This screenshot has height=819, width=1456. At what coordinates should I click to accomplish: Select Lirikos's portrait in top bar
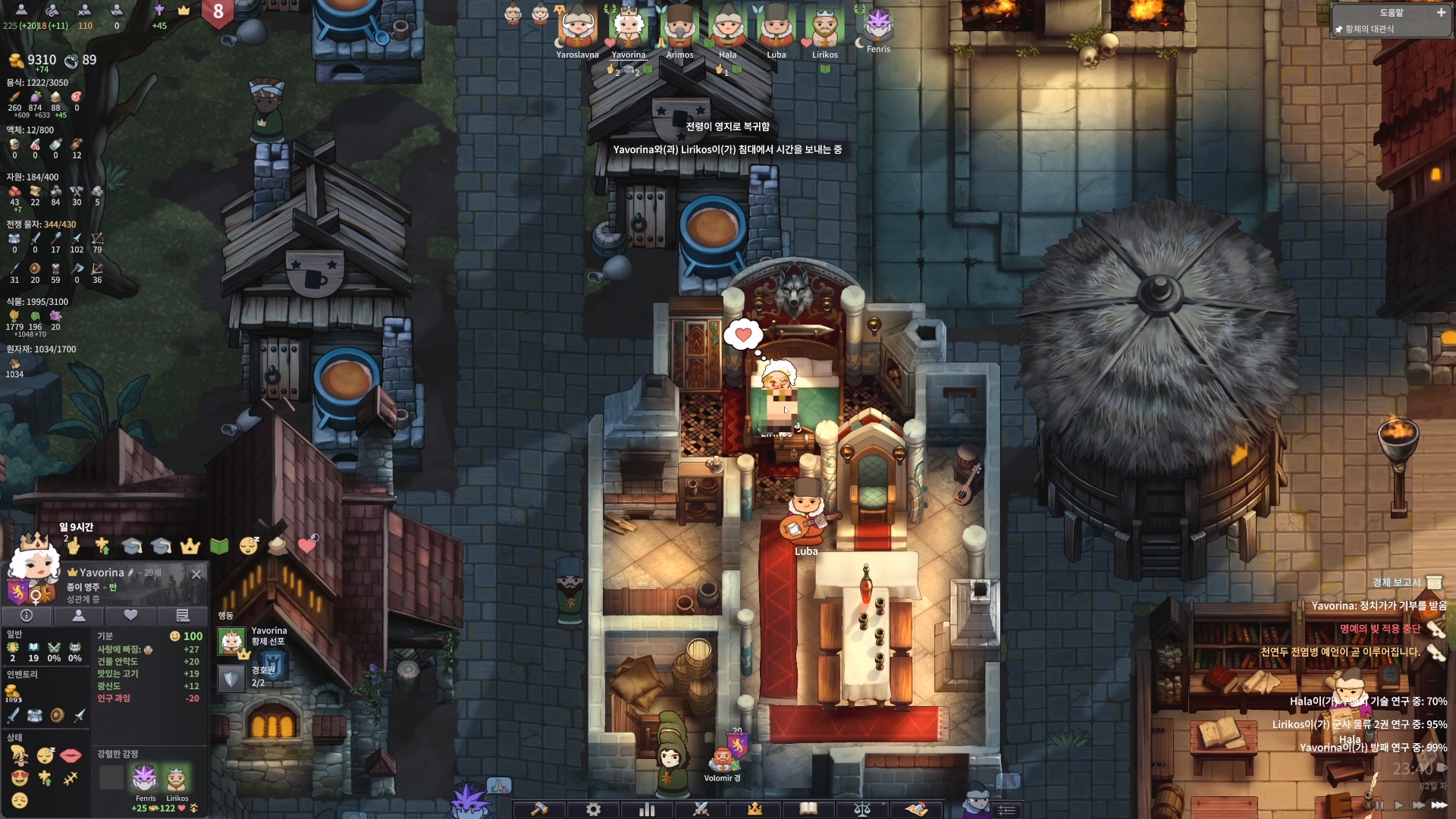[x=825, y=29]
